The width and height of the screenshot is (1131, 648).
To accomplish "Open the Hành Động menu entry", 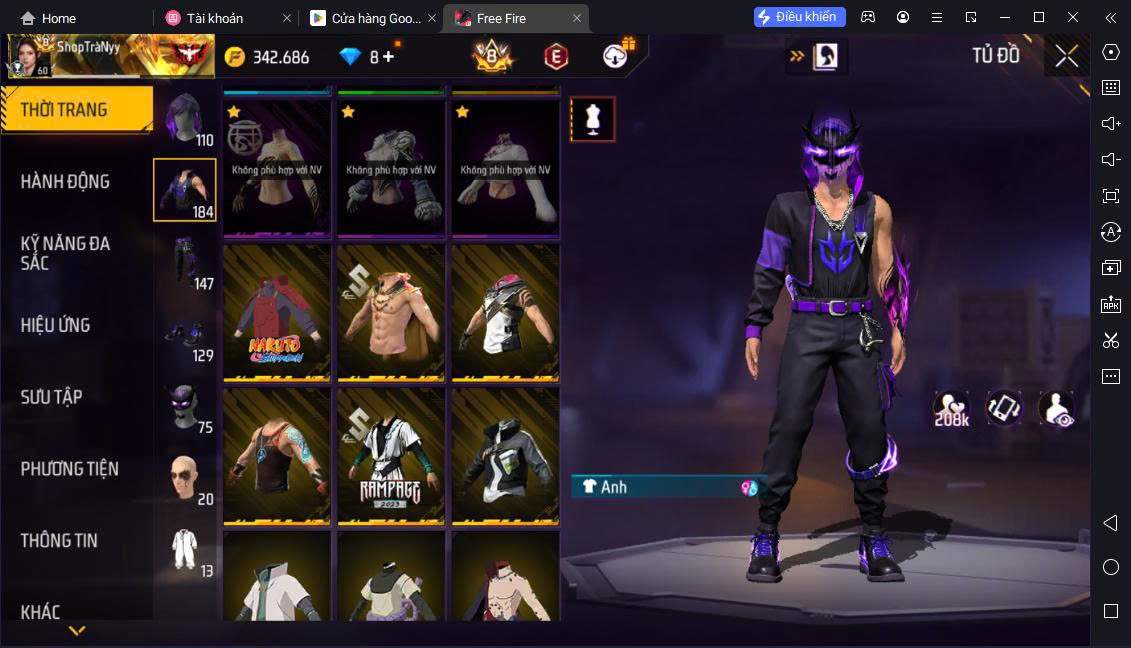I will [x=65, y=182].
